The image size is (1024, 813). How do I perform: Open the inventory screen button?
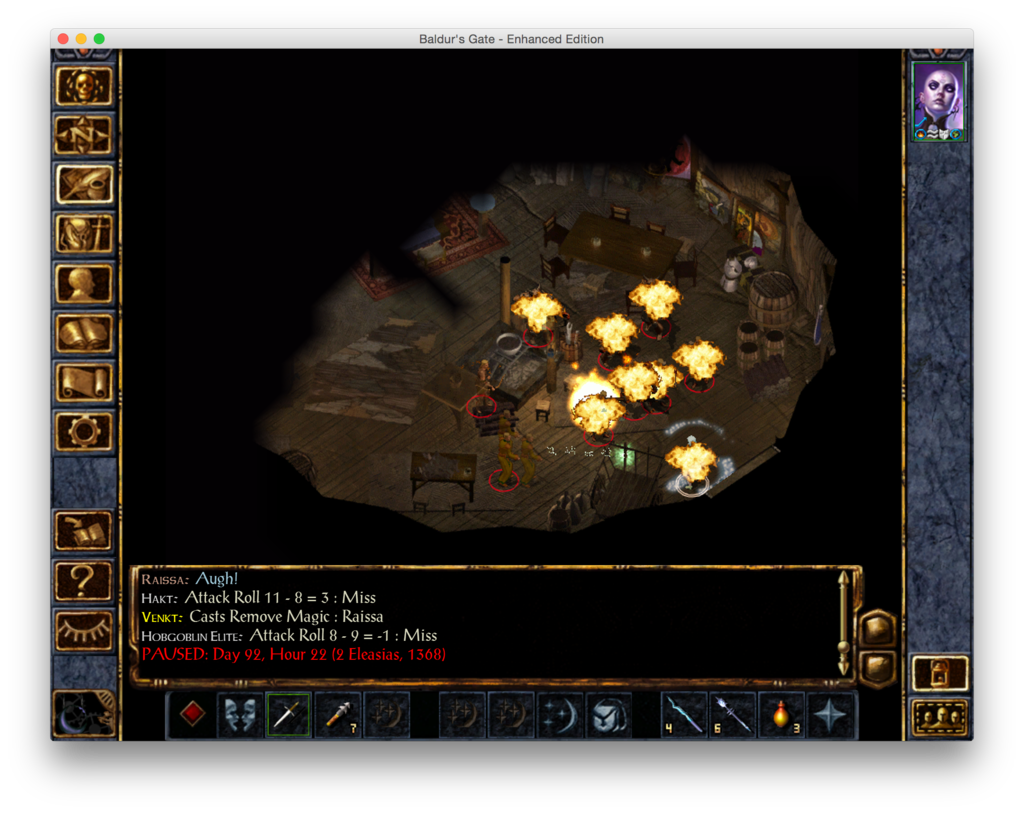tap(84, 234)
